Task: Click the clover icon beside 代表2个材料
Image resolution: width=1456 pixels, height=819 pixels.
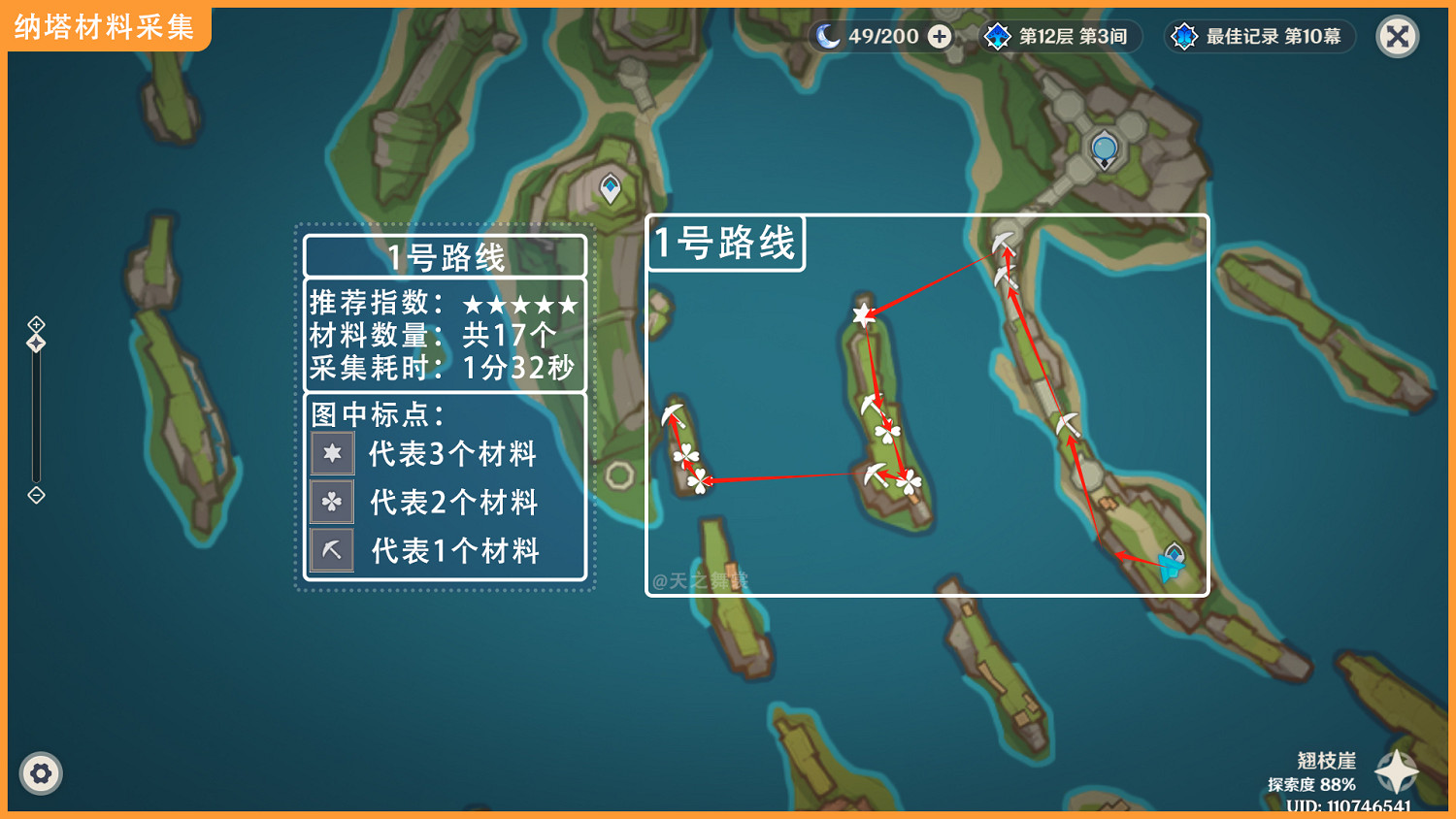Action: (332, 502)
